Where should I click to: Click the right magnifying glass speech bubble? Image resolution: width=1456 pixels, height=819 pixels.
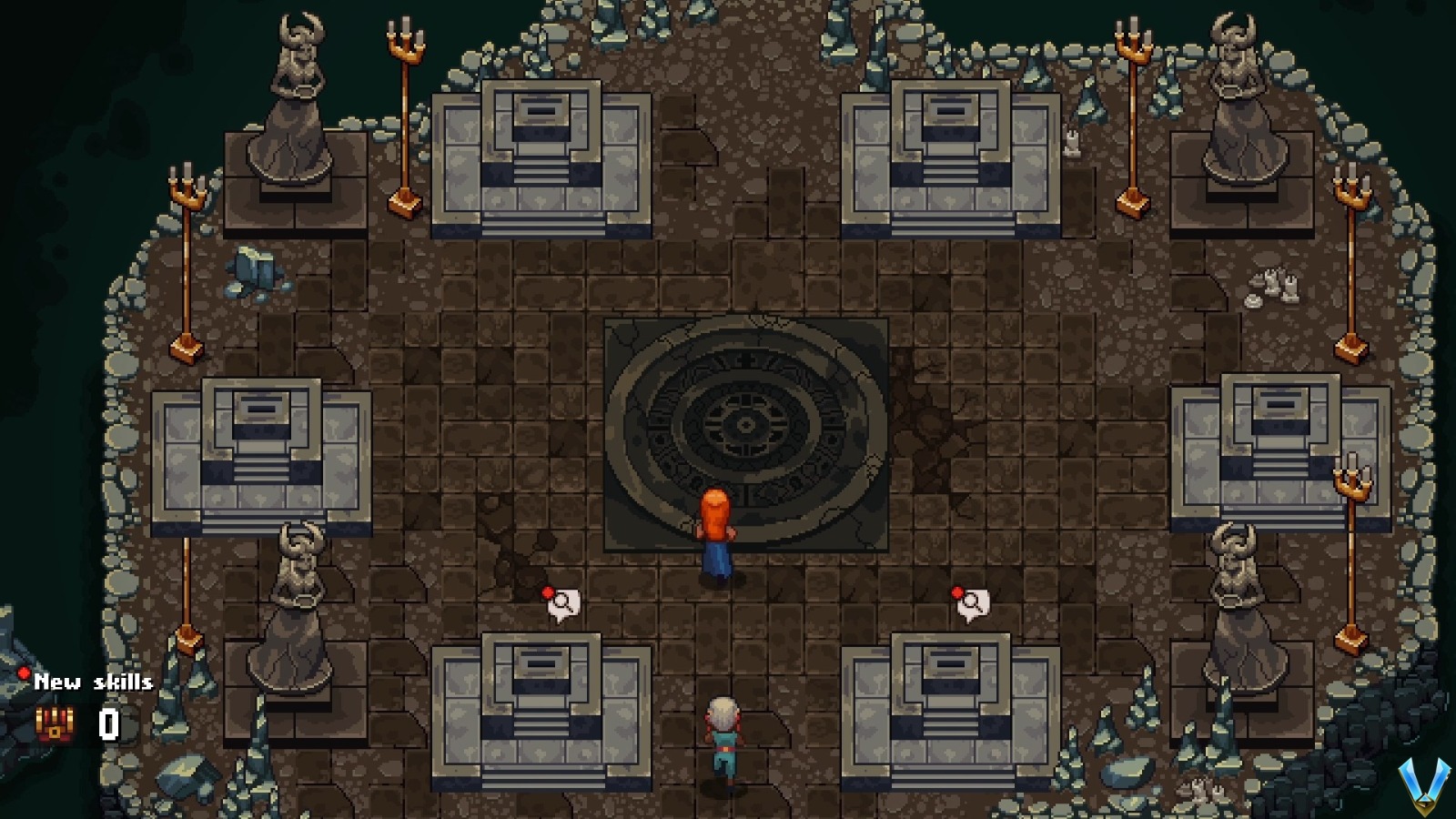tap(972, 602)
